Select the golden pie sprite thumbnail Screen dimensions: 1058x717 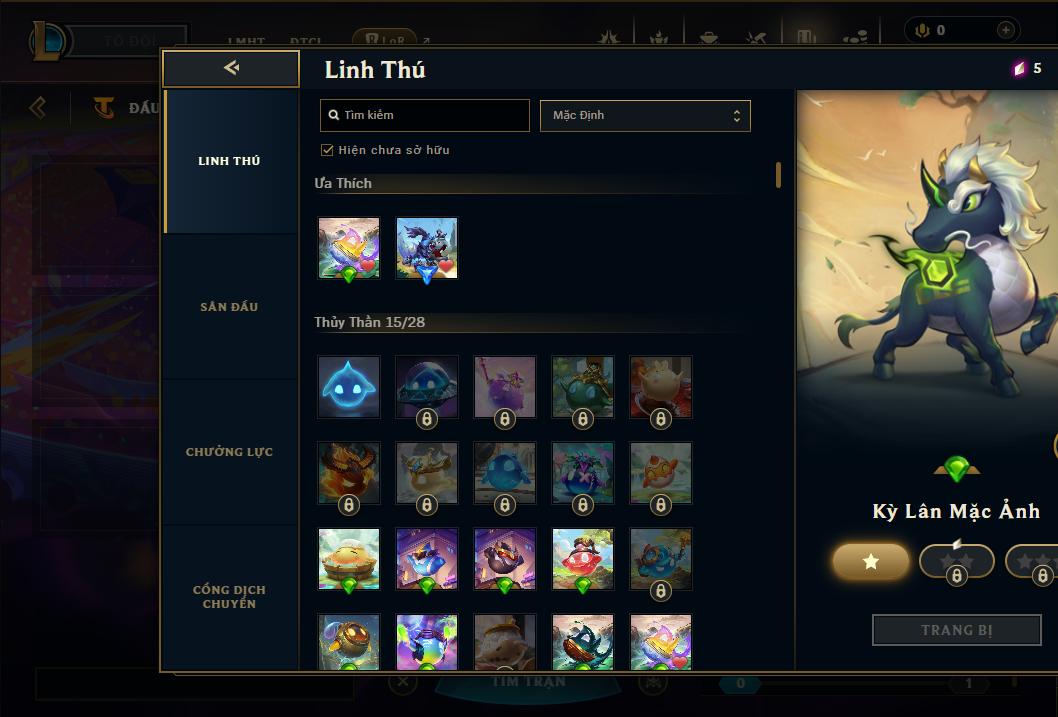tap(349, 559)
